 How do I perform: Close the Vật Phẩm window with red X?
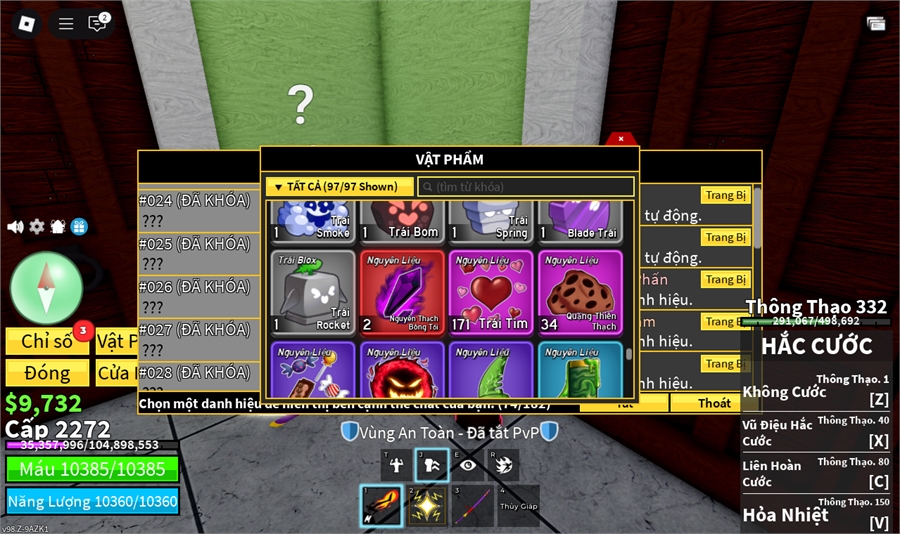click(621, 139)
